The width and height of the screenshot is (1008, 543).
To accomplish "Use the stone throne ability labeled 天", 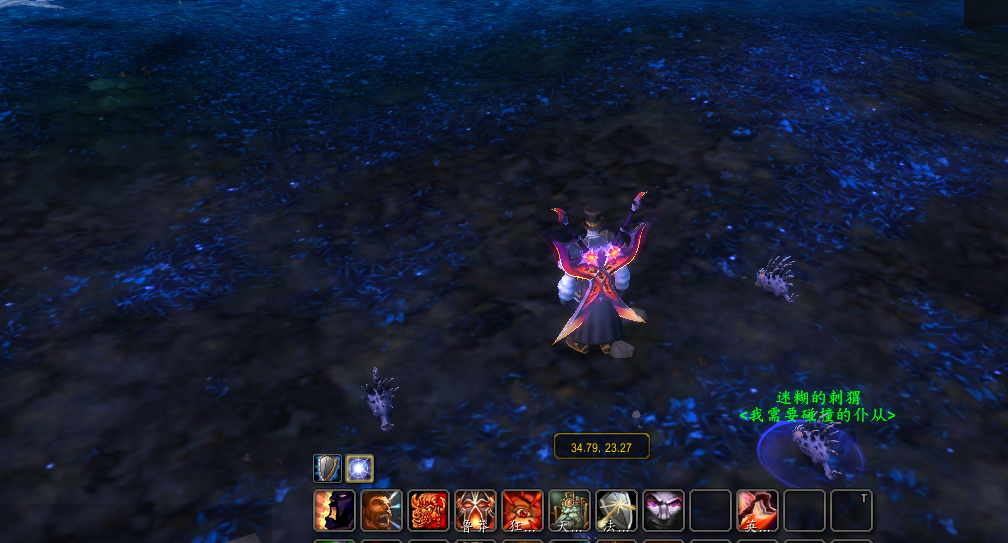I will (x=570, y=510).
